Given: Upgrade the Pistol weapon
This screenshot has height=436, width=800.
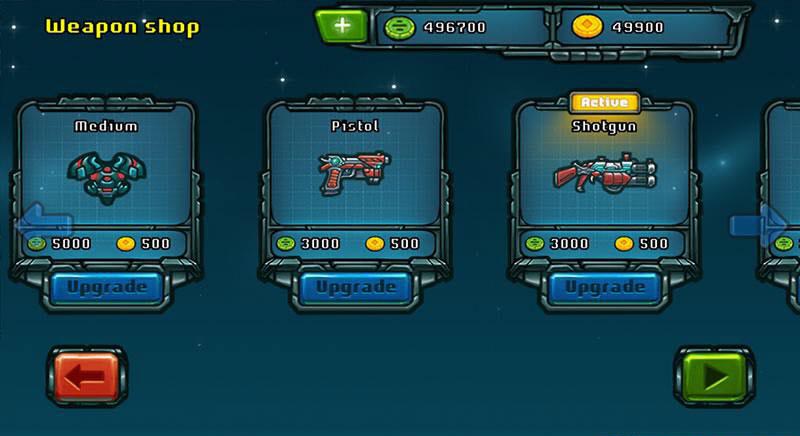Looking at the screenshot, I should pyautogui.click(x=355, y=287).
